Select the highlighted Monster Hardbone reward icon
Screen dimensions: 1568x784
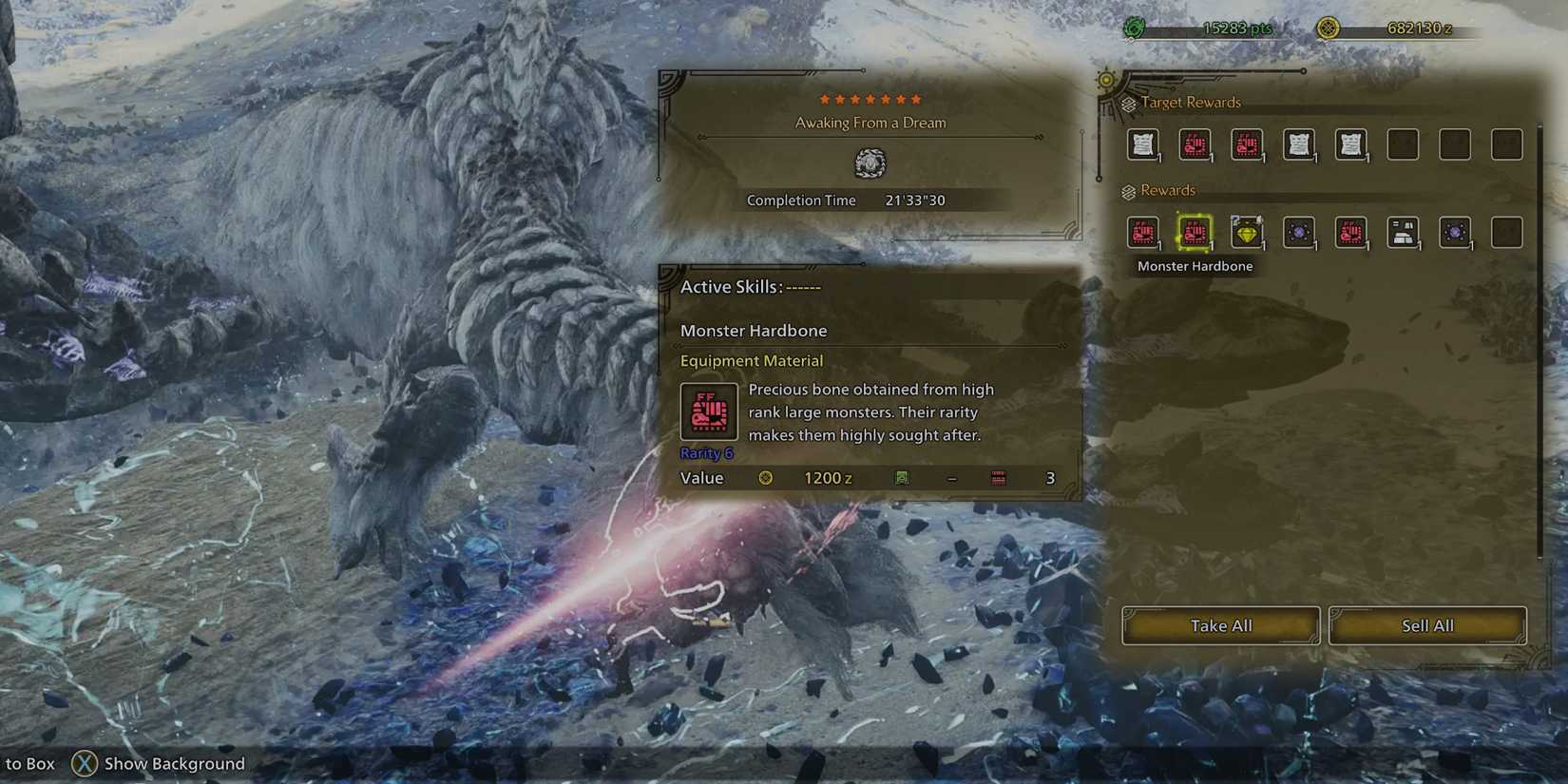1195,234
